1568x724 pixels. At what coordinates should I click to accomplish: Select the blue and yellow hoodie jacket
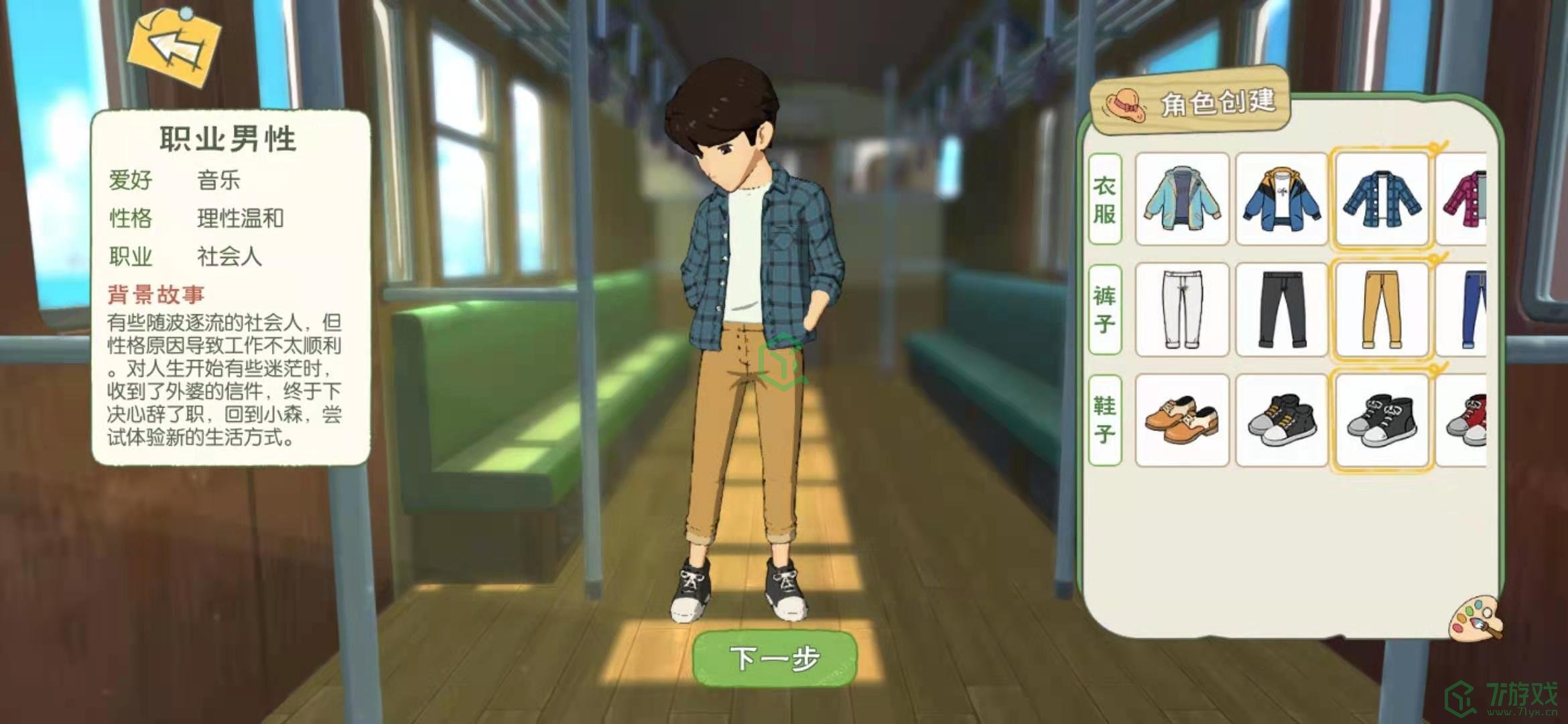[1281, 199]
